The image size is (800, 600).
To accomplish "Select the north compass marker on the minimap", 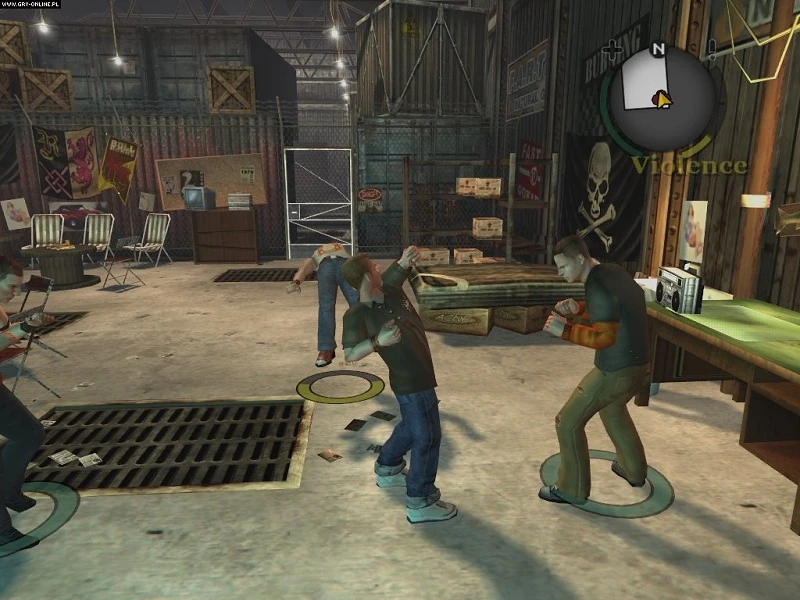I will 658,48.
